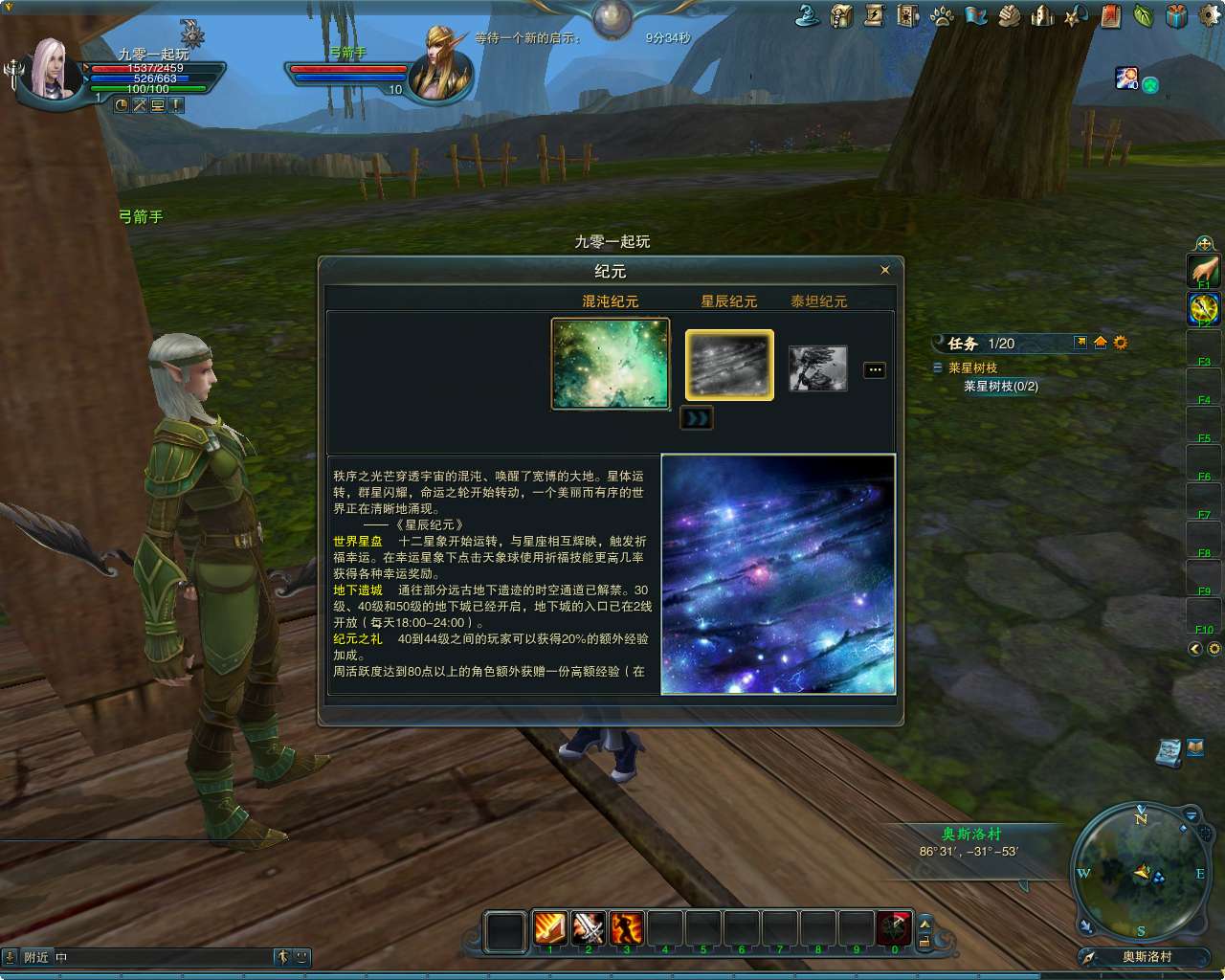Click the flag guild icon
This screenshot has width=1225, height=980.
coord(975,16)
